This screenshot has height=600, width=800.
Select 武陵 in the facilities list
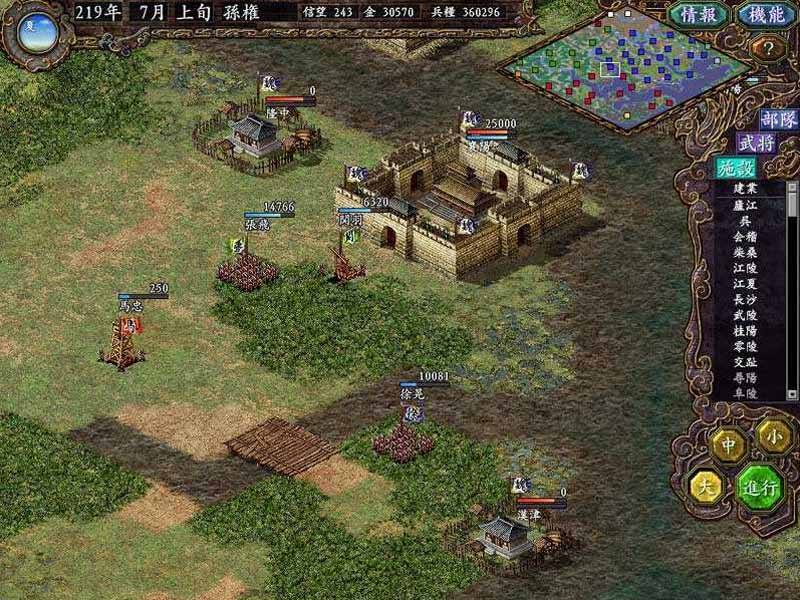pos(745,315)
